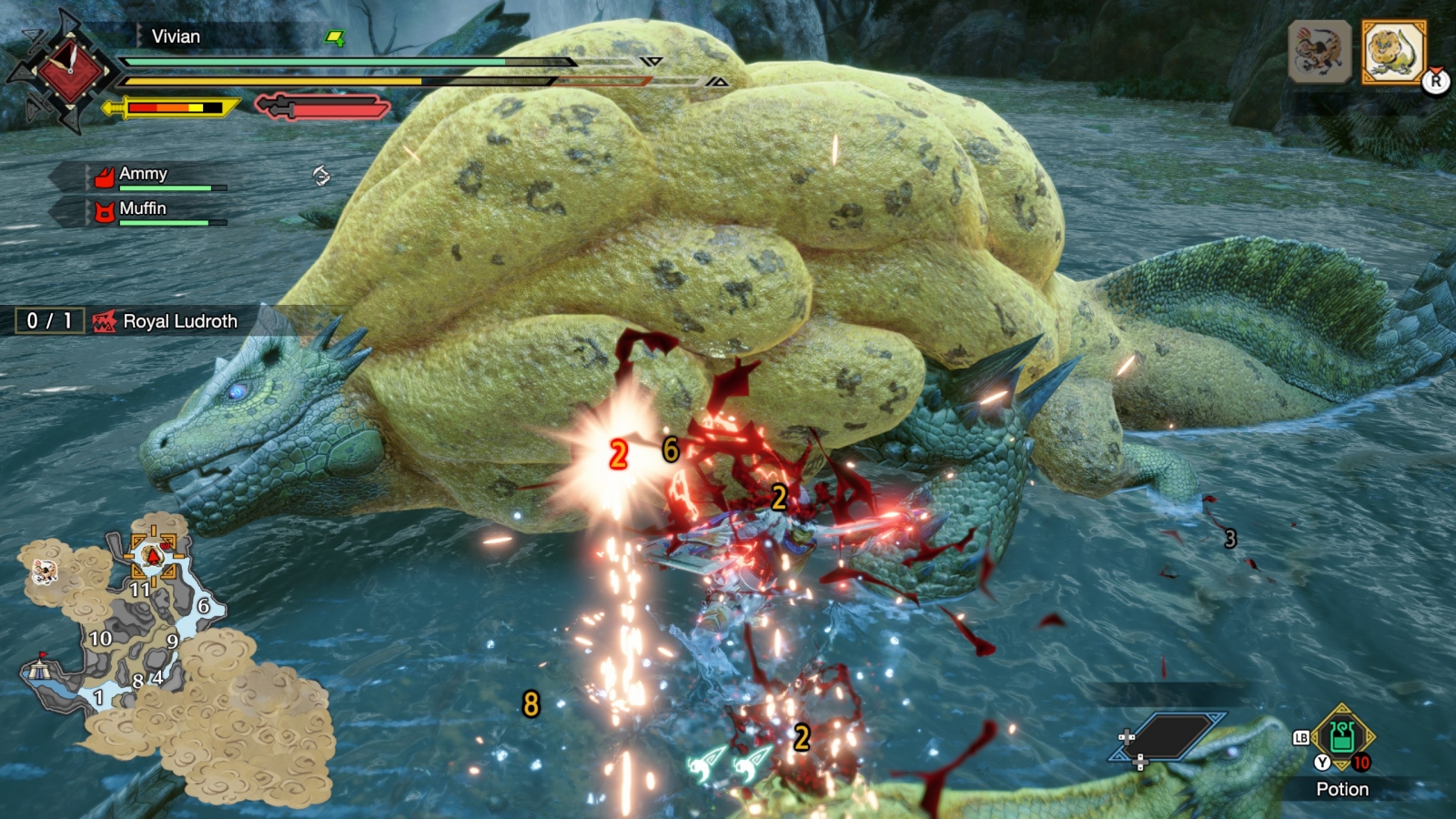Click the quest timer clock emblem
This screenshot has height=819, width=1456.
(x=69, y=69)
